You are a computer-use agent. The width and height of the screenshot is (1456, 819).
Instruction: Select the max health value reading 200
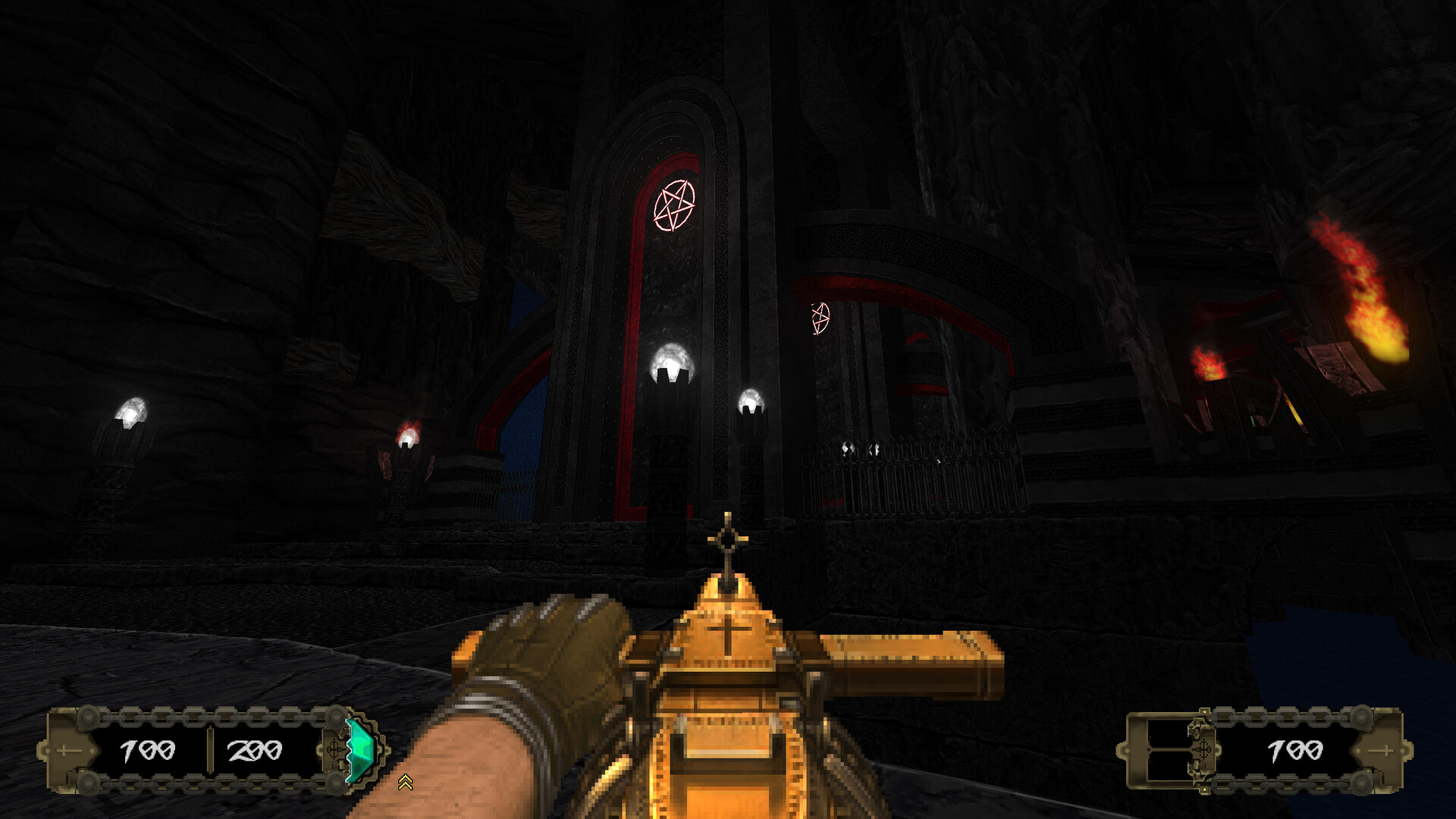point(255,751)
